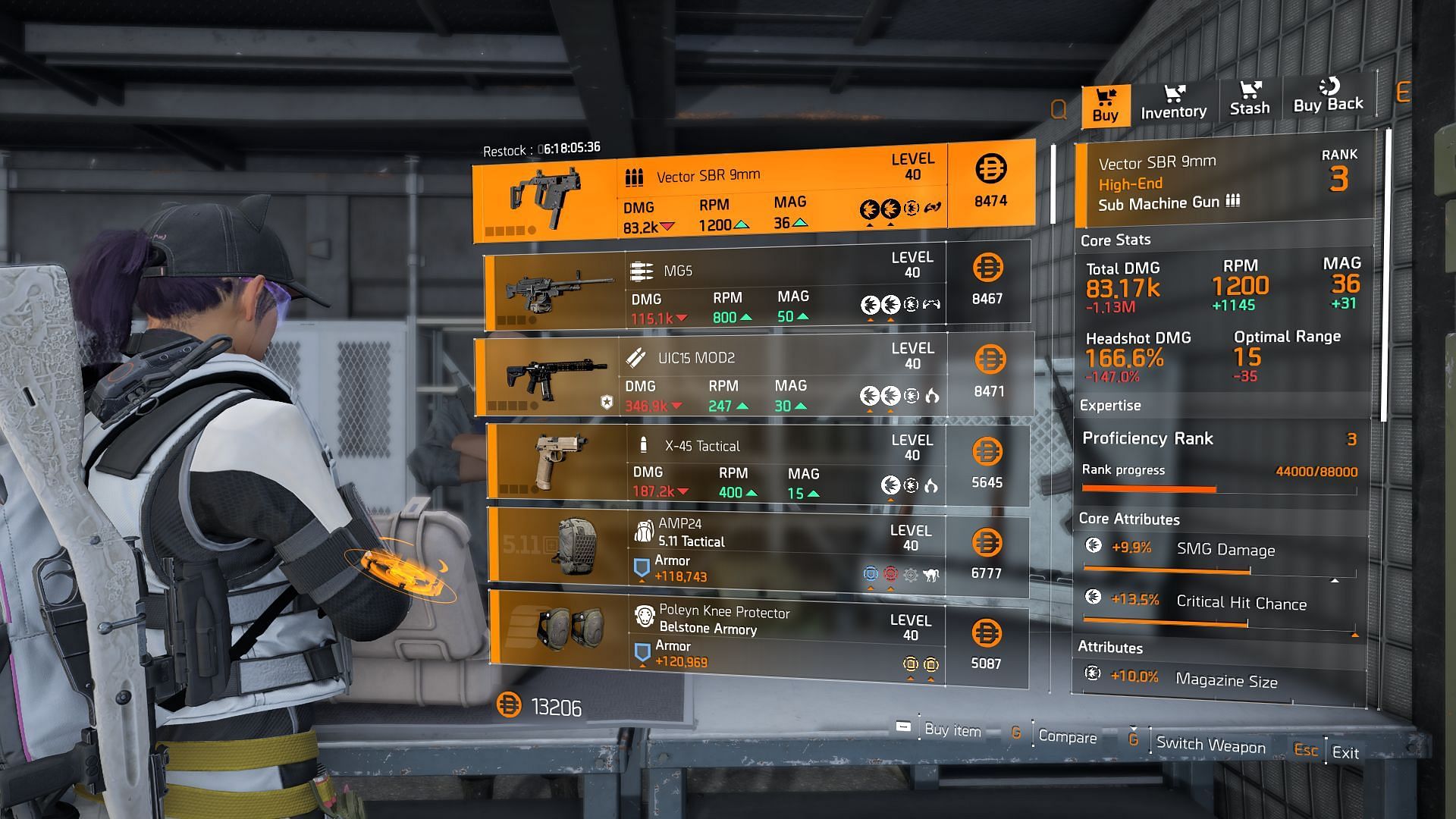The image size is (1456, 819).
Task: Choose the AMP24 5.11 Tactical backpack
Action: (757, 552)
